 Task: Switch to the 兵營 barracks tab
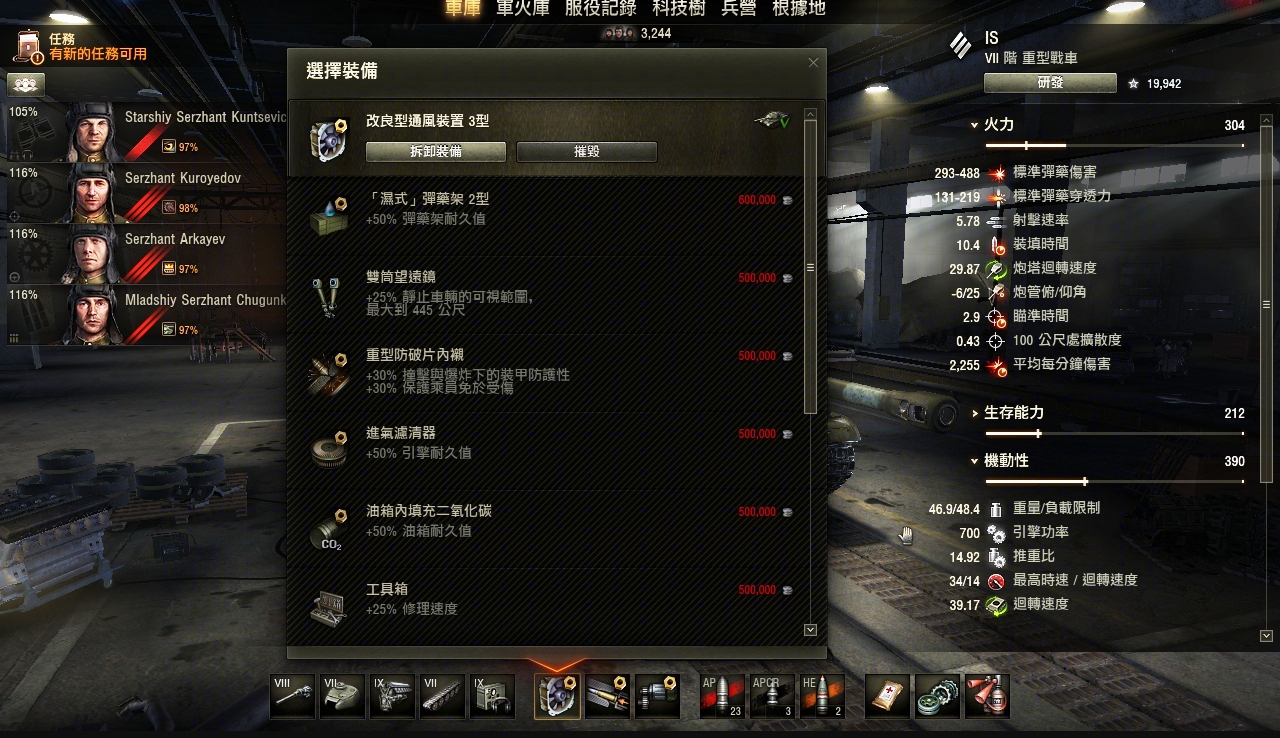[738, 9]
